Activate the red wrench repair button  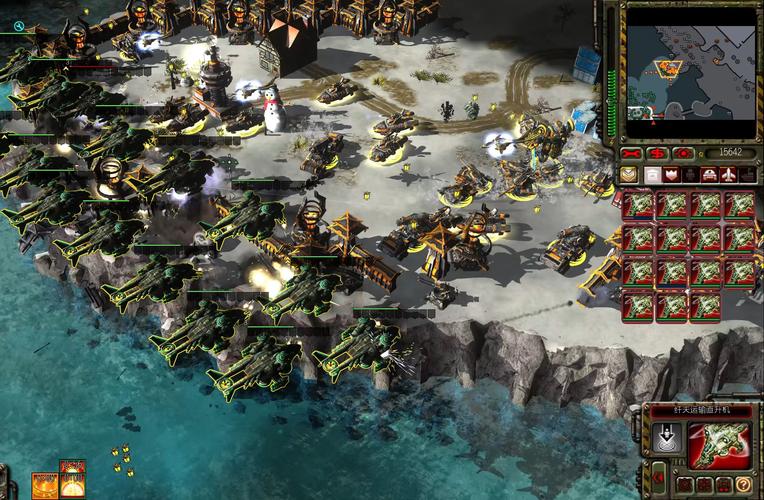click(631, 153)
